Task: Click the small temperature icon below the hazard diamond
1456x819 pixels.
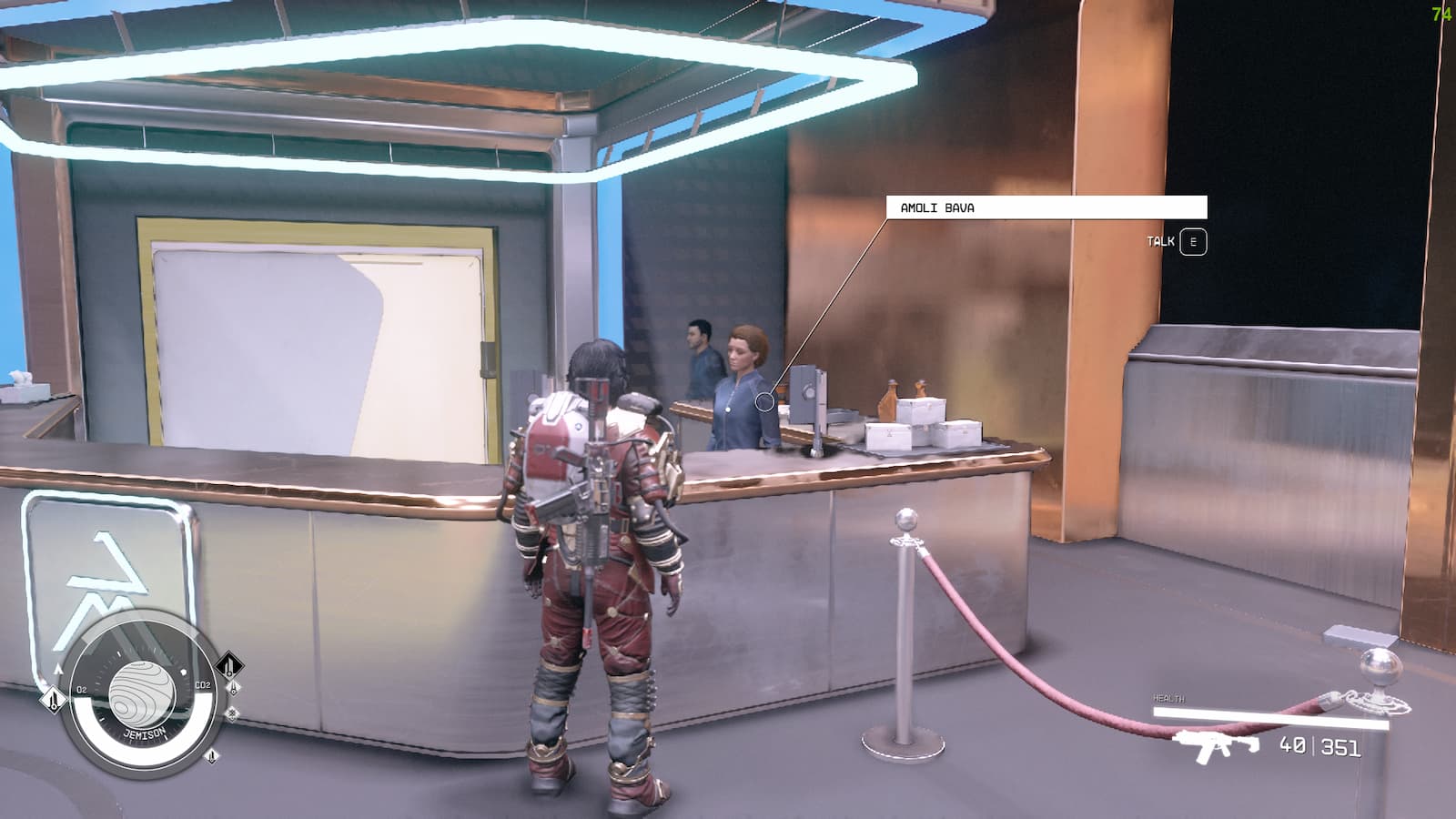Action: tap(233, 688)
